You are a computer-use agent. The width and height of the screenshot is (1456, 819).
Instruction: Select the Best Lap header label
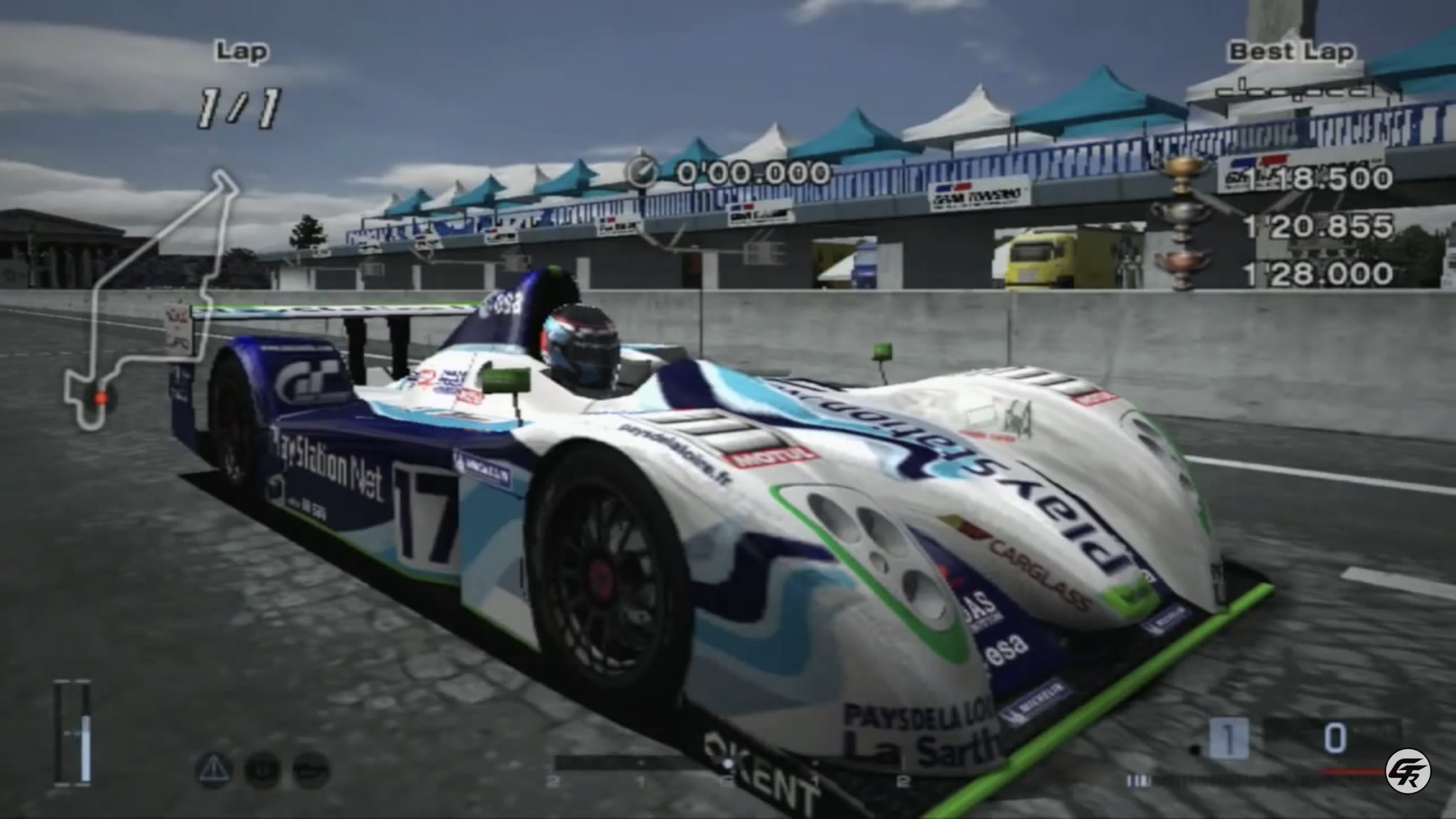coord(1292,51)
